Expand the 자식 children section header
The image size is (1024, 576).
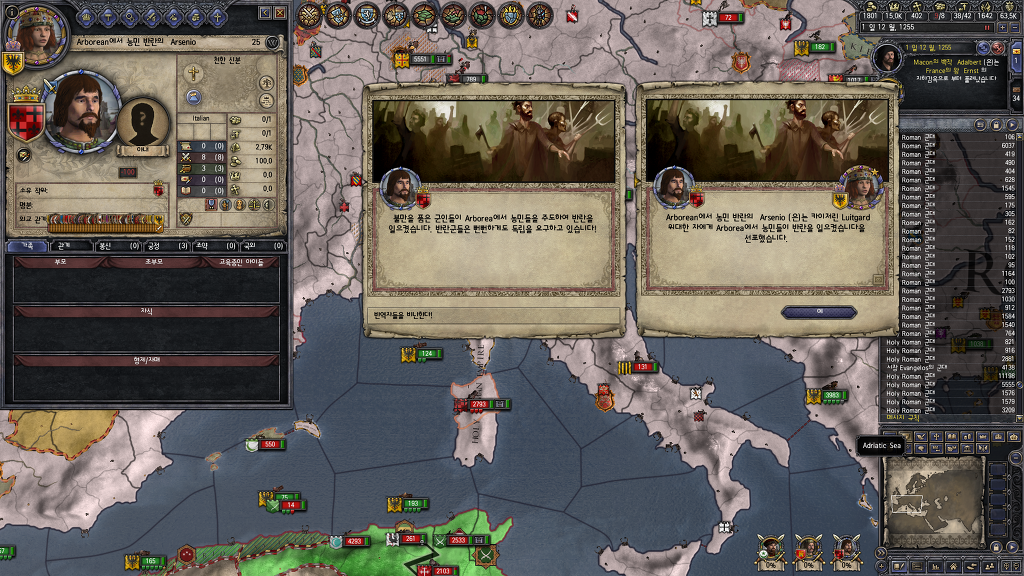[x=146, y=311]
